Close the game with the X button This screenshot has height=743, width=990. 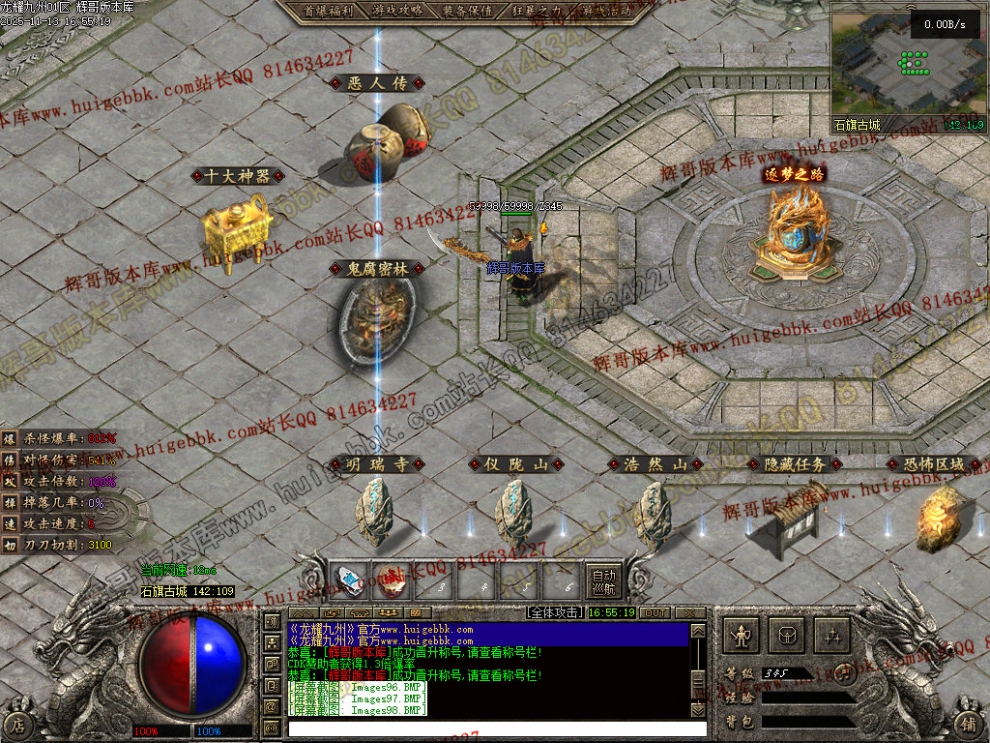pos(688,612)
